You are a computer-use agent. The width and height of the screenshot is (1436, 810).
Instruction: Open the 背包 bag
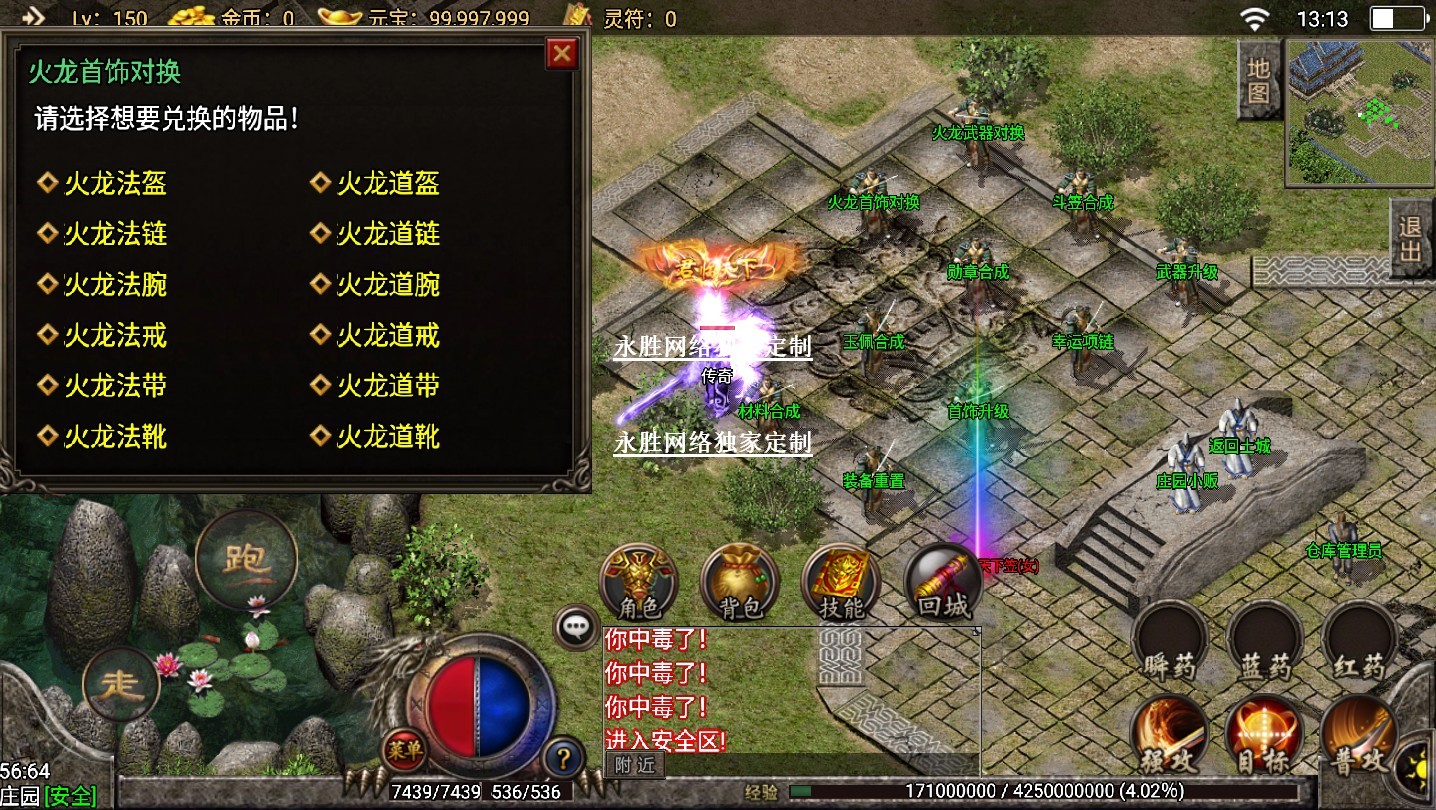coord(740,583)
